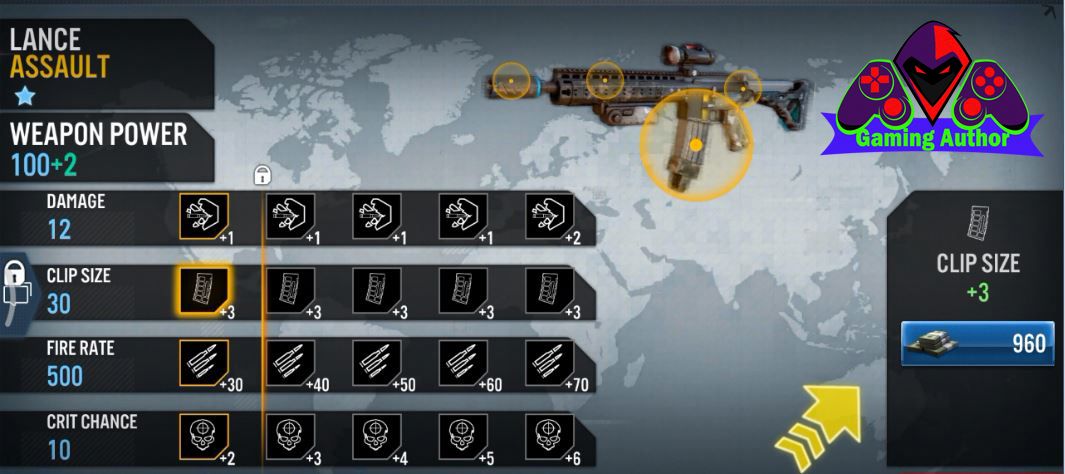1065x474 pixels.
Task: Choose the Crit Chance +3 upgrade
Action: pyautogui.click(x=291, y=435)
